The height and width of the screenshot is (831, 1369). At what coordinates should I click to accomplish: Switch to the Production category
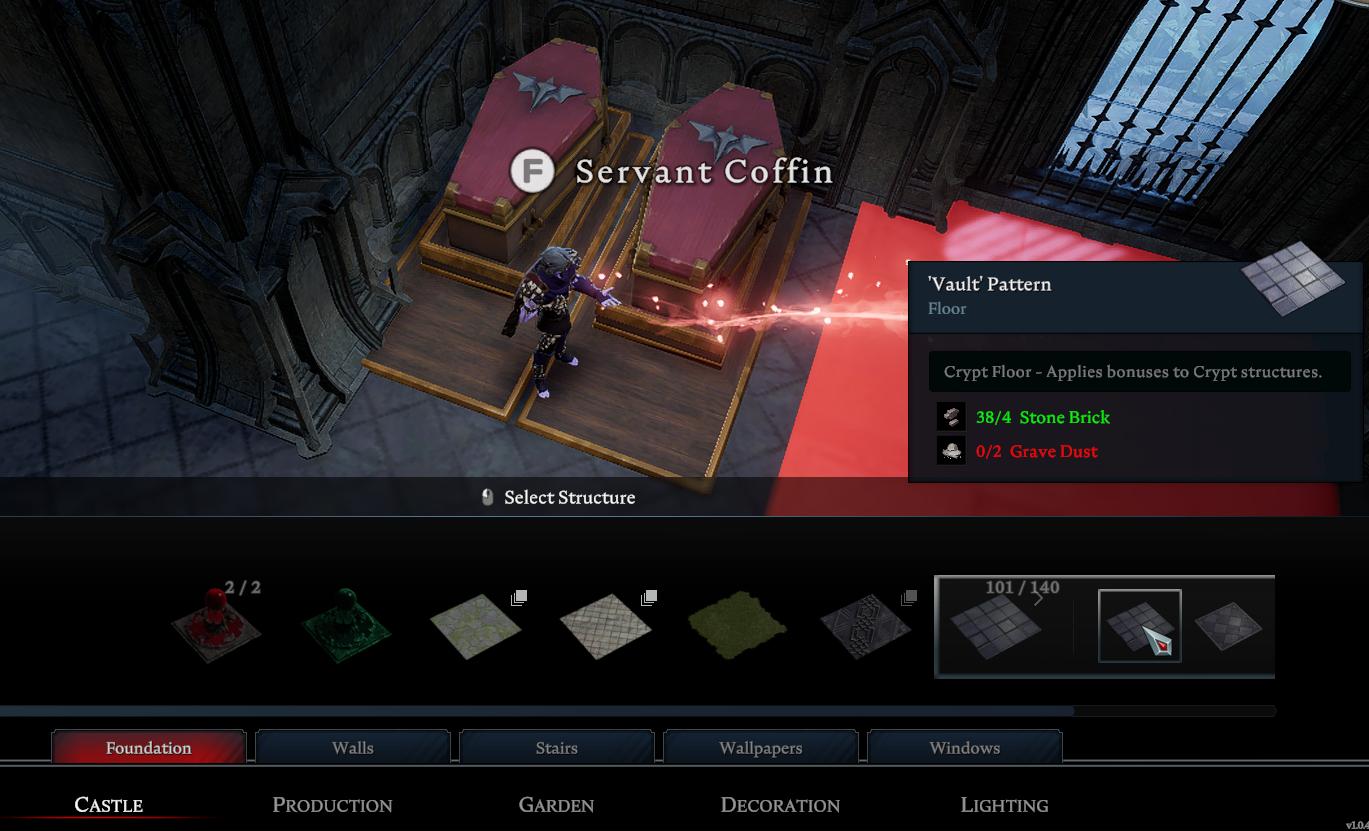coord(332,804)
